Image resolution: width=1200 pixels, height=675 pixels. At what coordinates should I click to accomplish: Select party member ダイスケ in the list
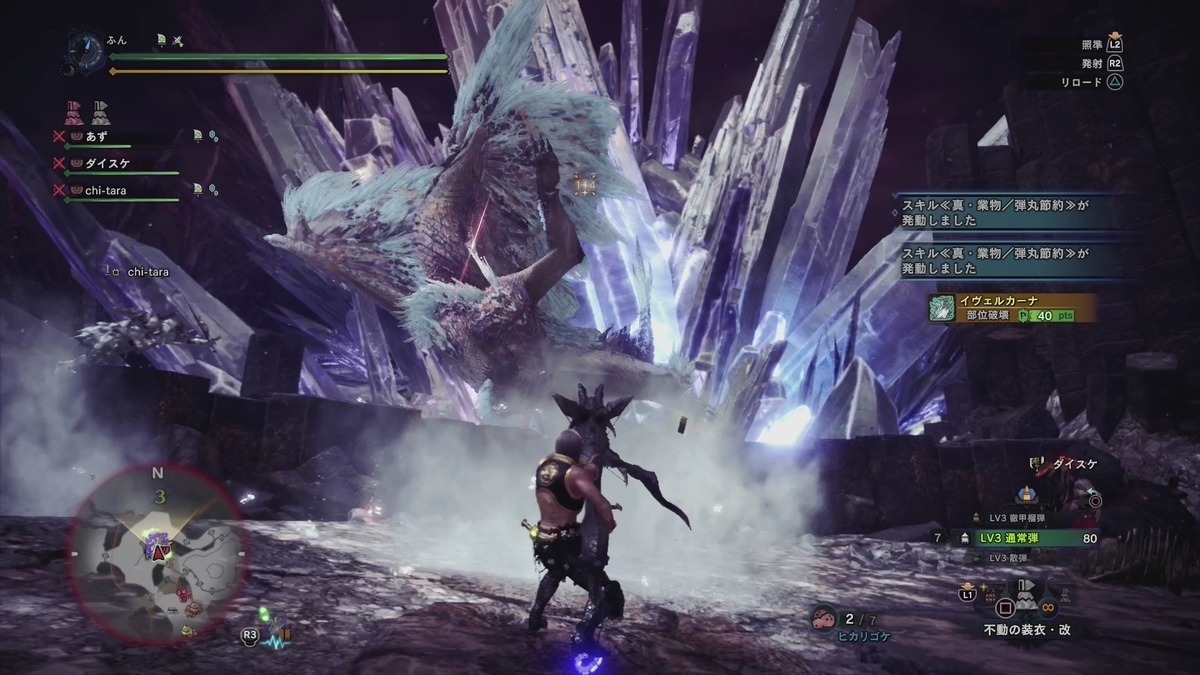coord(110,161)
